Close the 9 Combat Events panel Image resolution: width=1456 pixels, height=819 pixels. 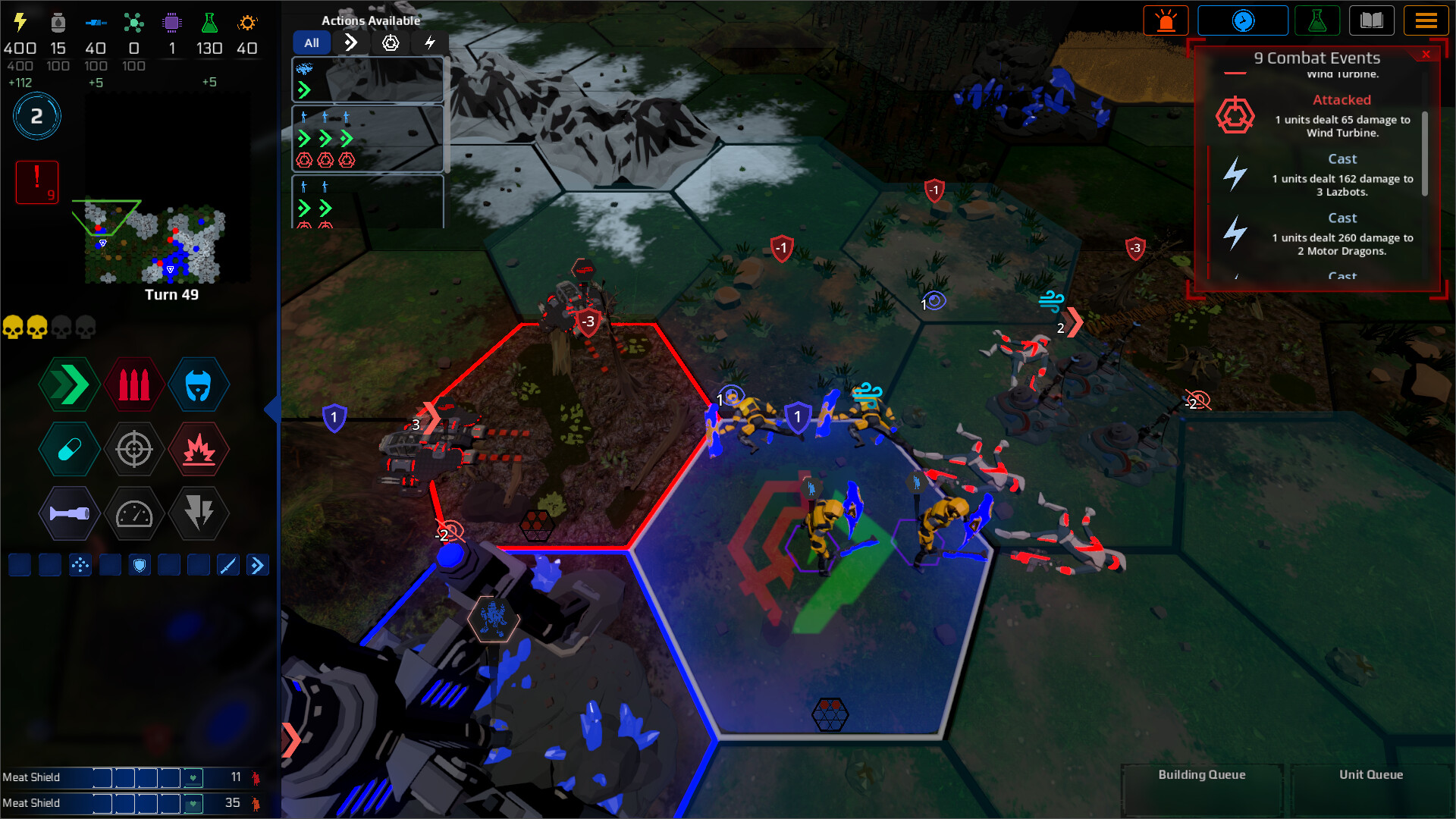(1427, 54)
